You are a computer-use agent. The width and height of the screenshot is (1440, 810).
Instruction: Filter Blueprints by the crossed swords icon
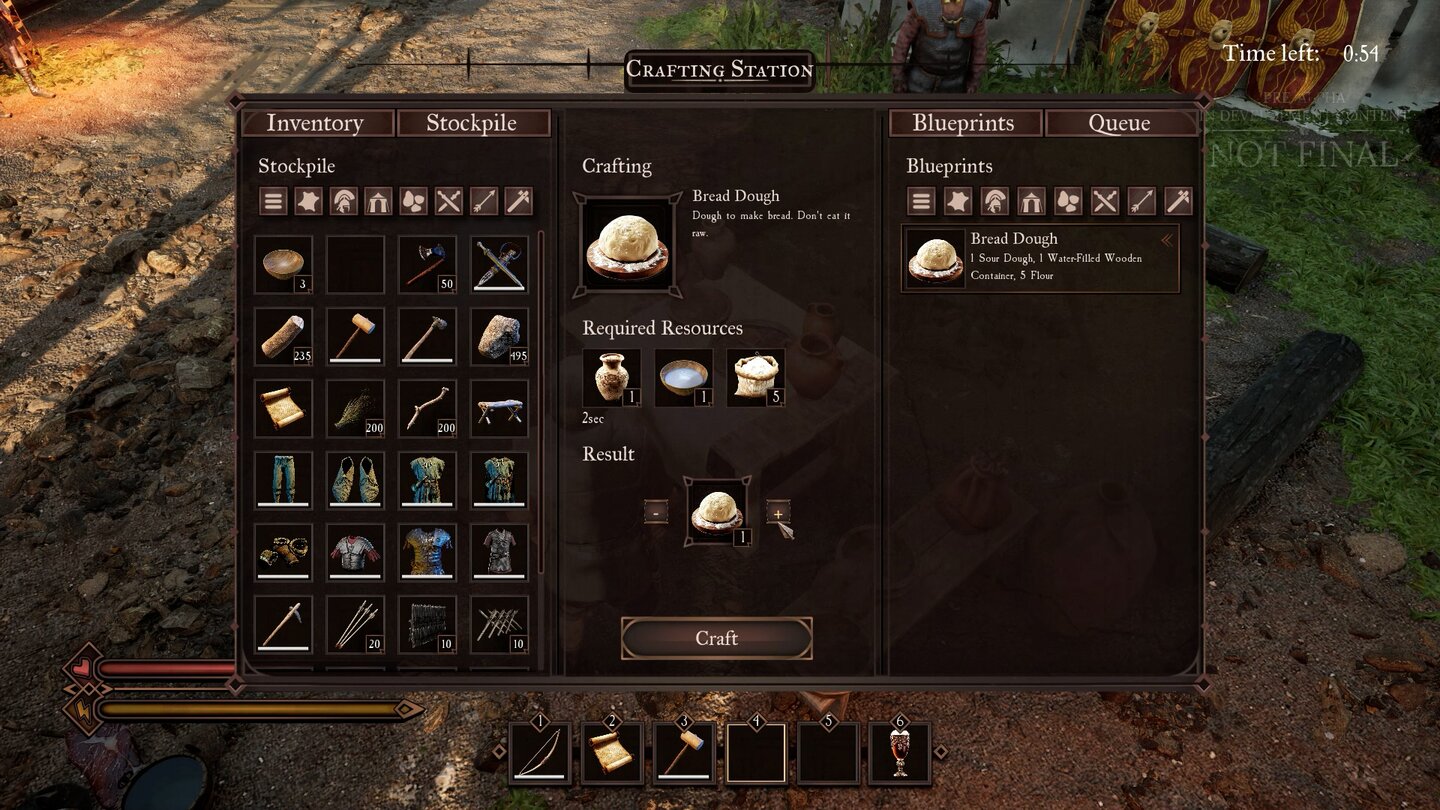[1106, 201]
